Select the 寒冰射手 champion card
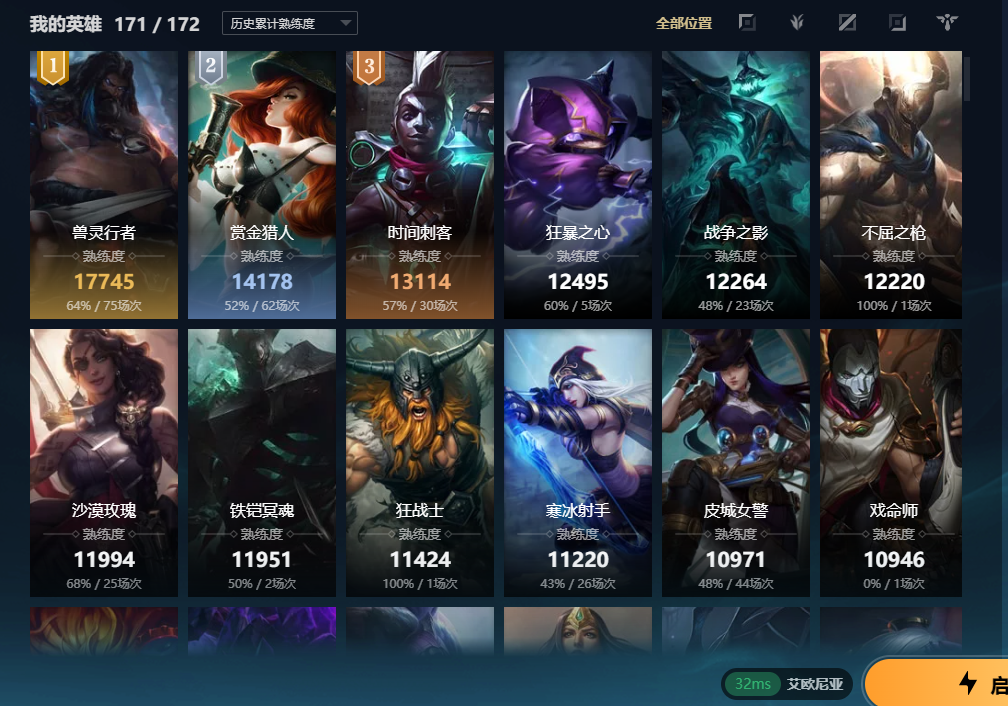 578,463
